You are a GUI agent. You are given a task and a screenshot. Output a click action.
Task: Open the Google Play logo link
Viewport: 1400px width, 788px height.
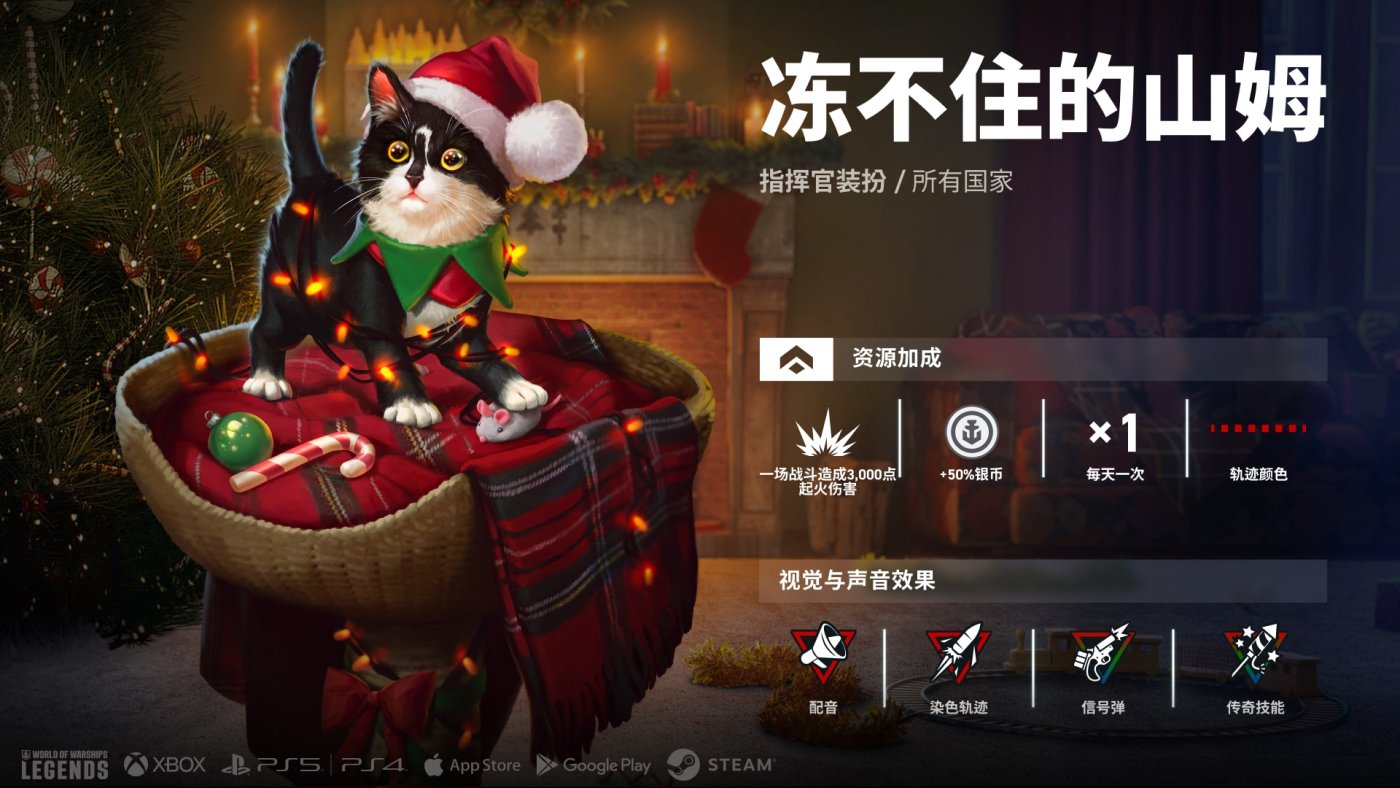(x=593, y=765)
